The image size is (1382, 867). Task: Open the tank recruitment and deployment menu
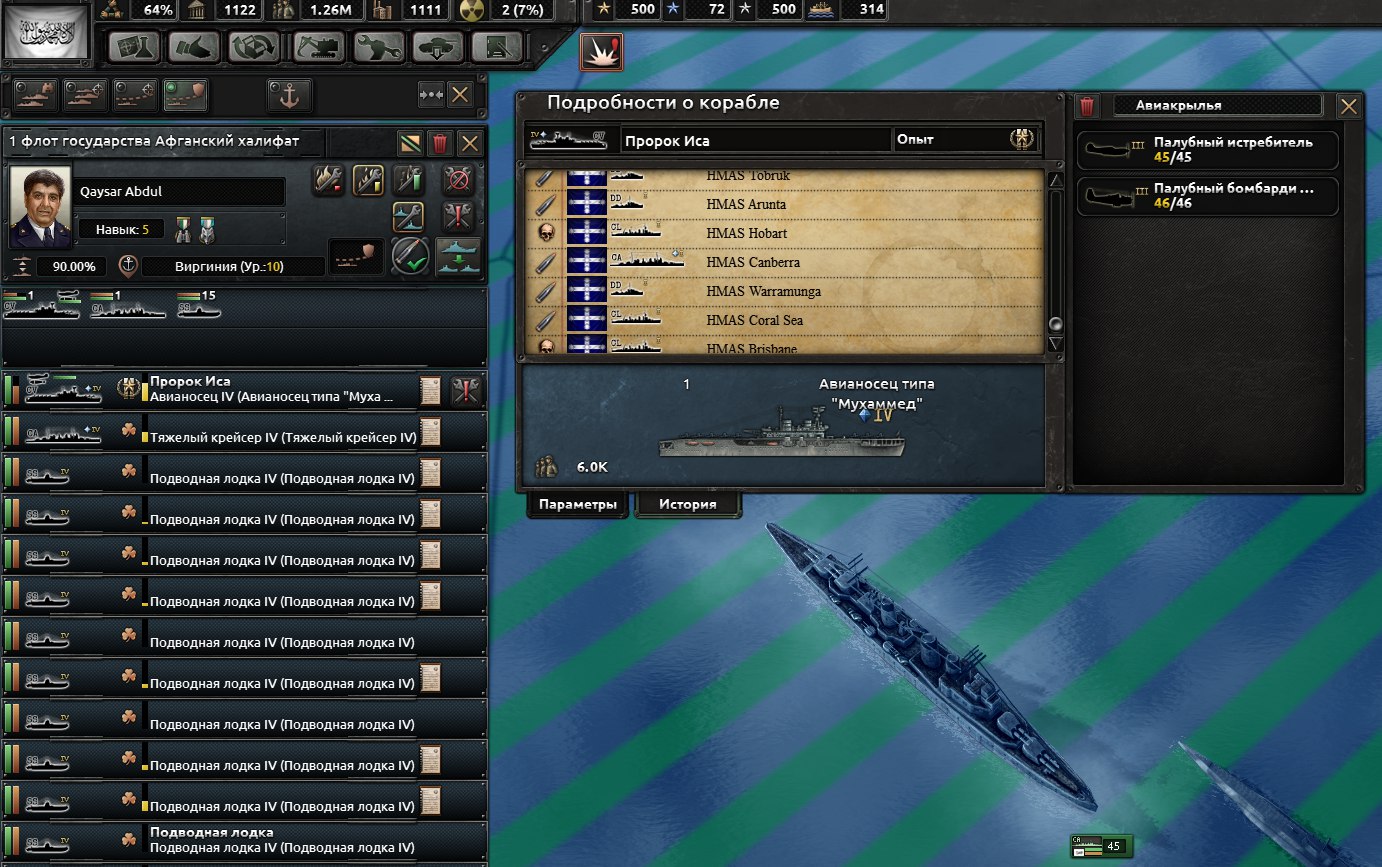[438, 47]
